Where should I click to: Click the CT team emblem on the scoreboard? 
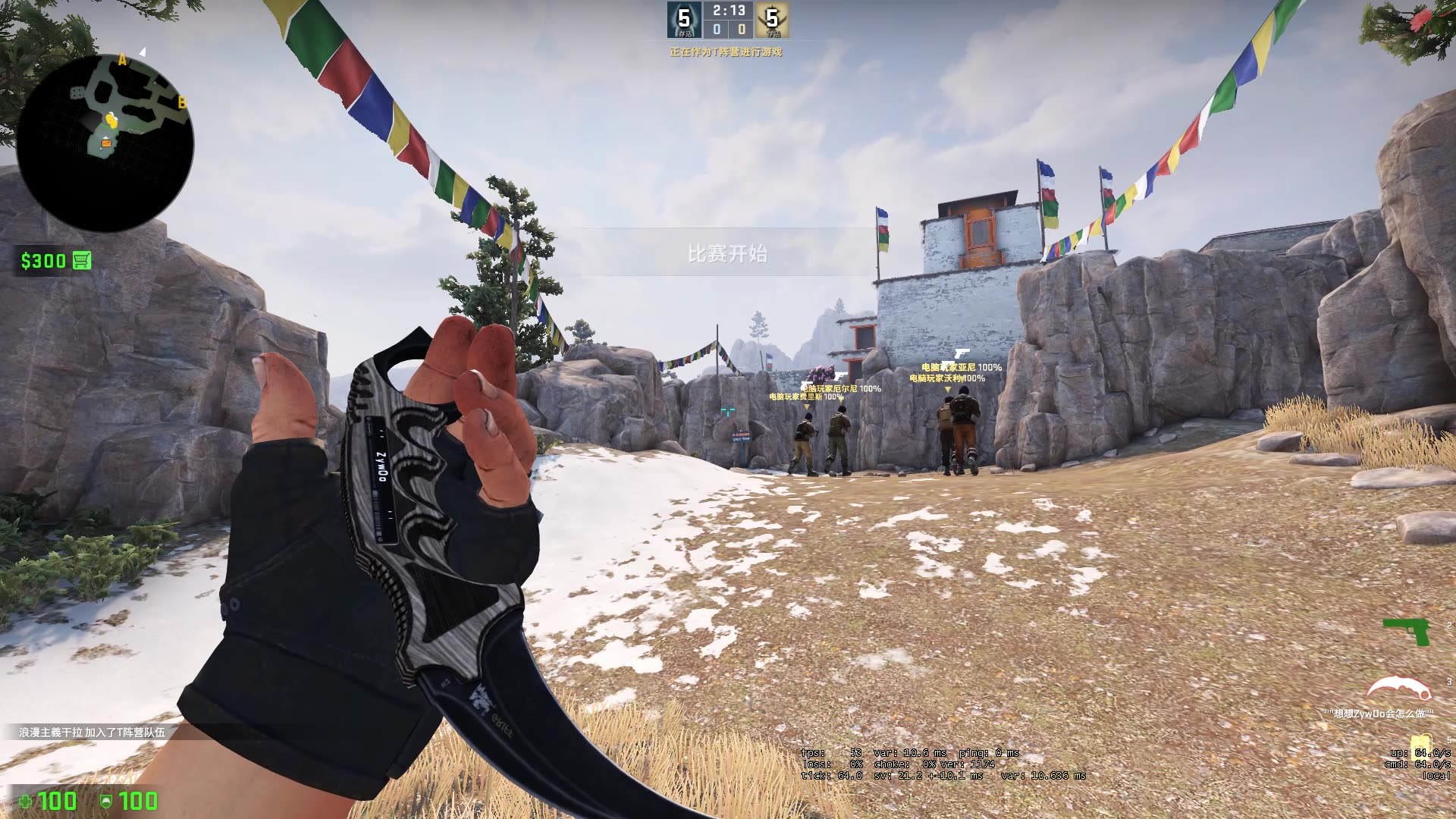click(685, 20)
